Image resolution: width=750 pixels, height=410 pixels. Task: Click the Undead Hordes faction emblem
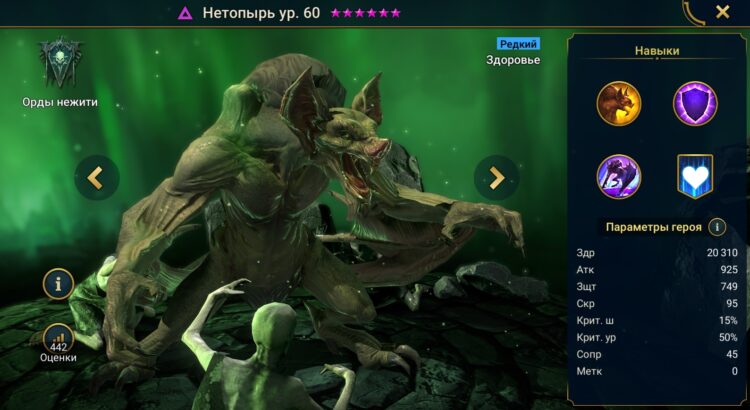point(59,63)
